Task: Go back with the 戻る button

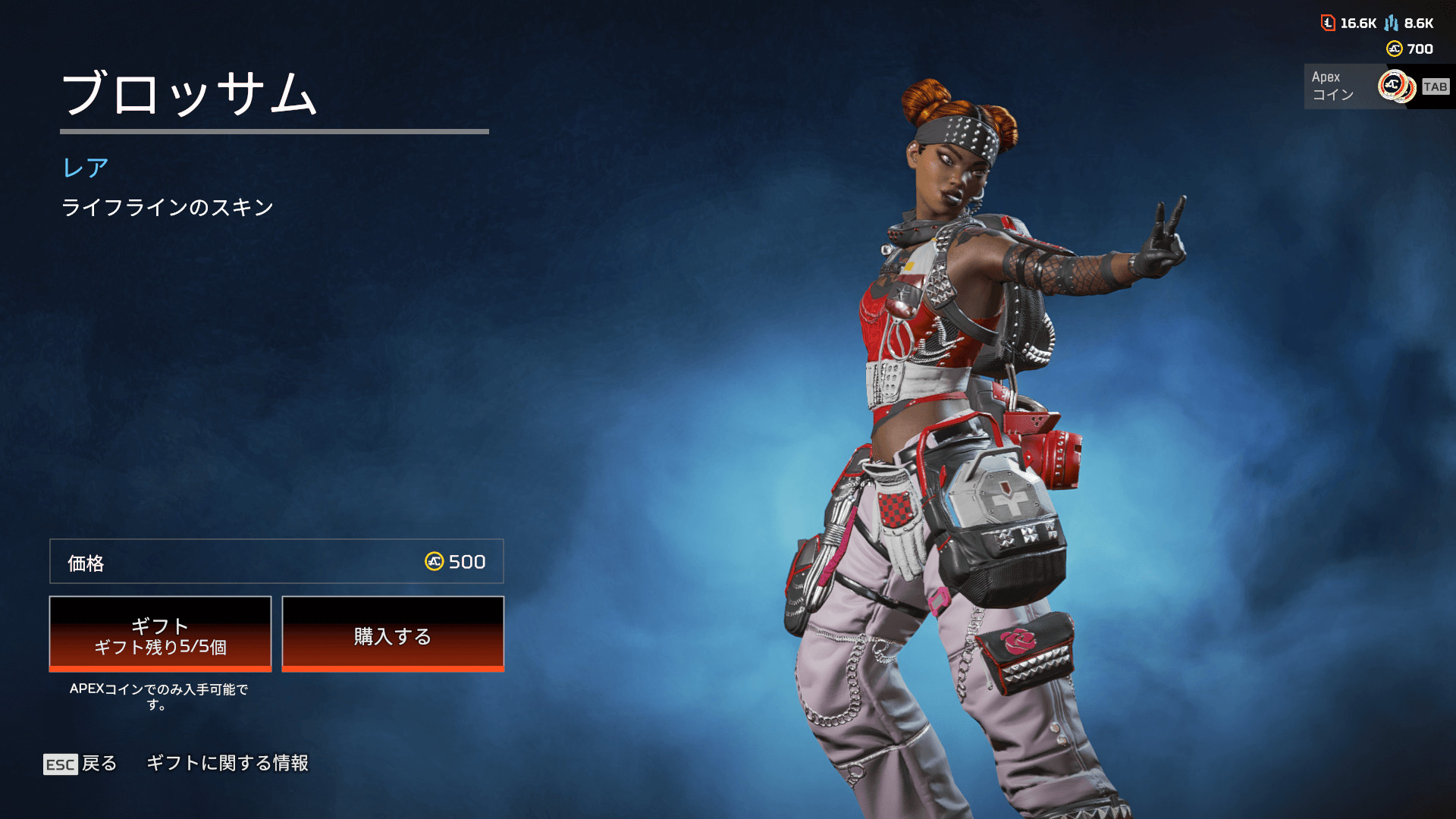Action: pyautogui.click(x=80, y=764)
